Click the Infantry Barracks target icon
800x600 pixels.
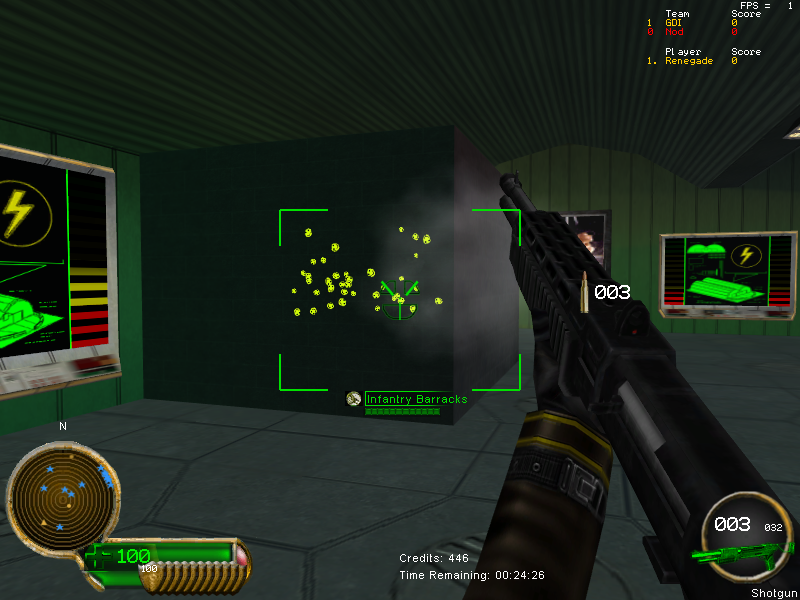click(353, 399)
